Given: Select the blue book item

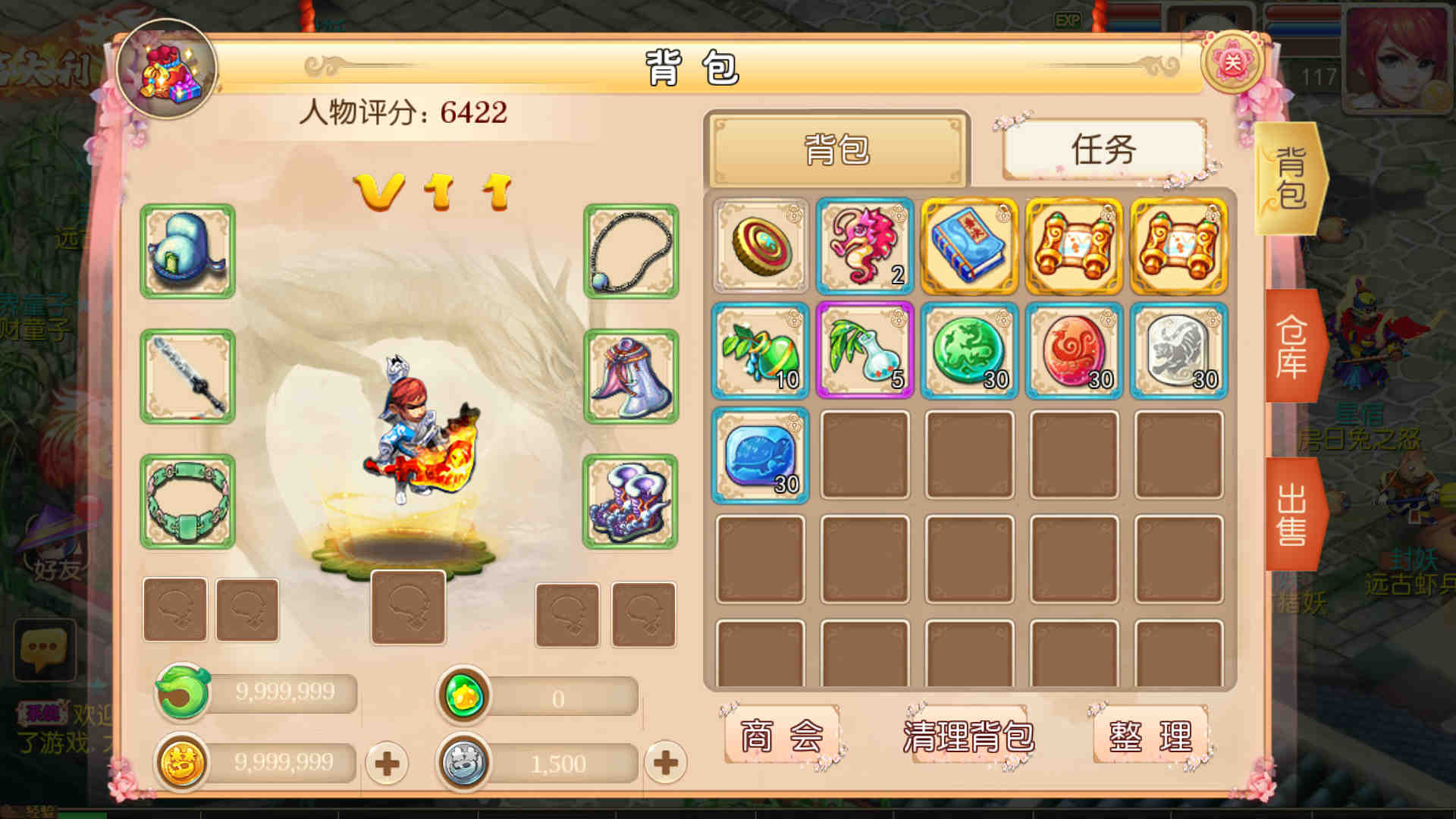Looking at the screenshot, I should tap(969, 246).
